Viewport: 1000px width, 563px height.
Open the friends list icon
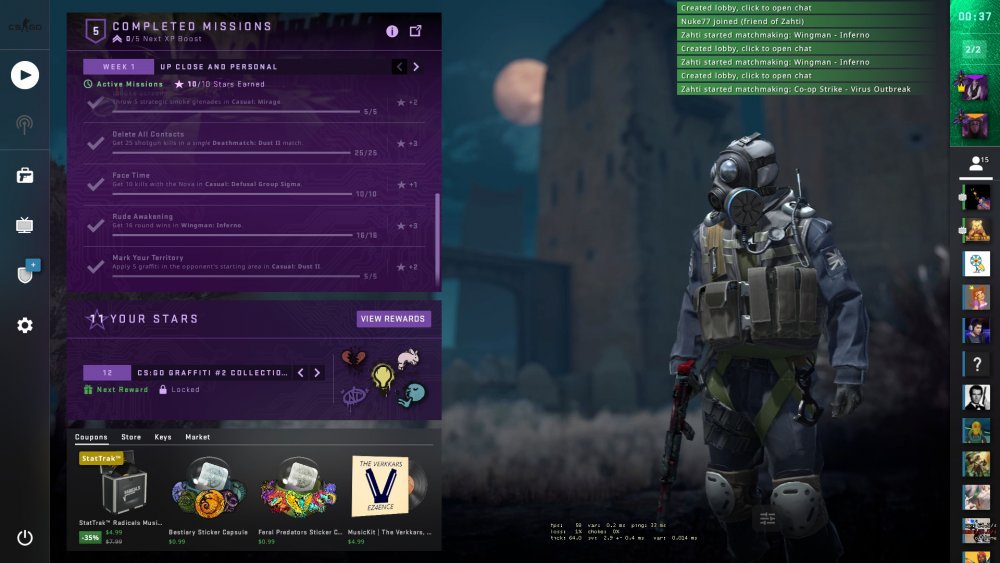(x=976, y=163)
